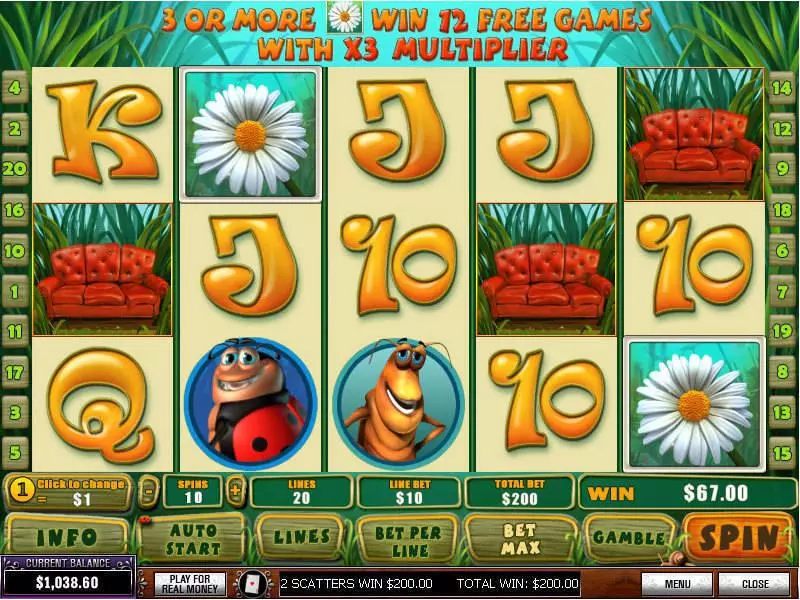Screen dimensions: 800x600
Task: Choose Bet Max
Action: (x=521, y=539)
